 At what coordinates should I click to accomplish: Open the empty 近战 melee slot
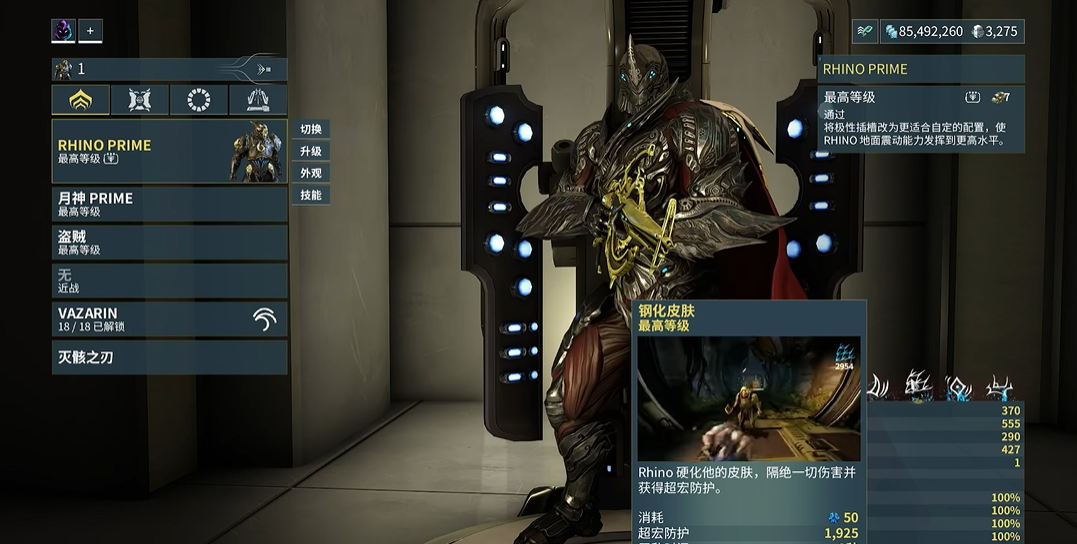[x=169, y=280]
